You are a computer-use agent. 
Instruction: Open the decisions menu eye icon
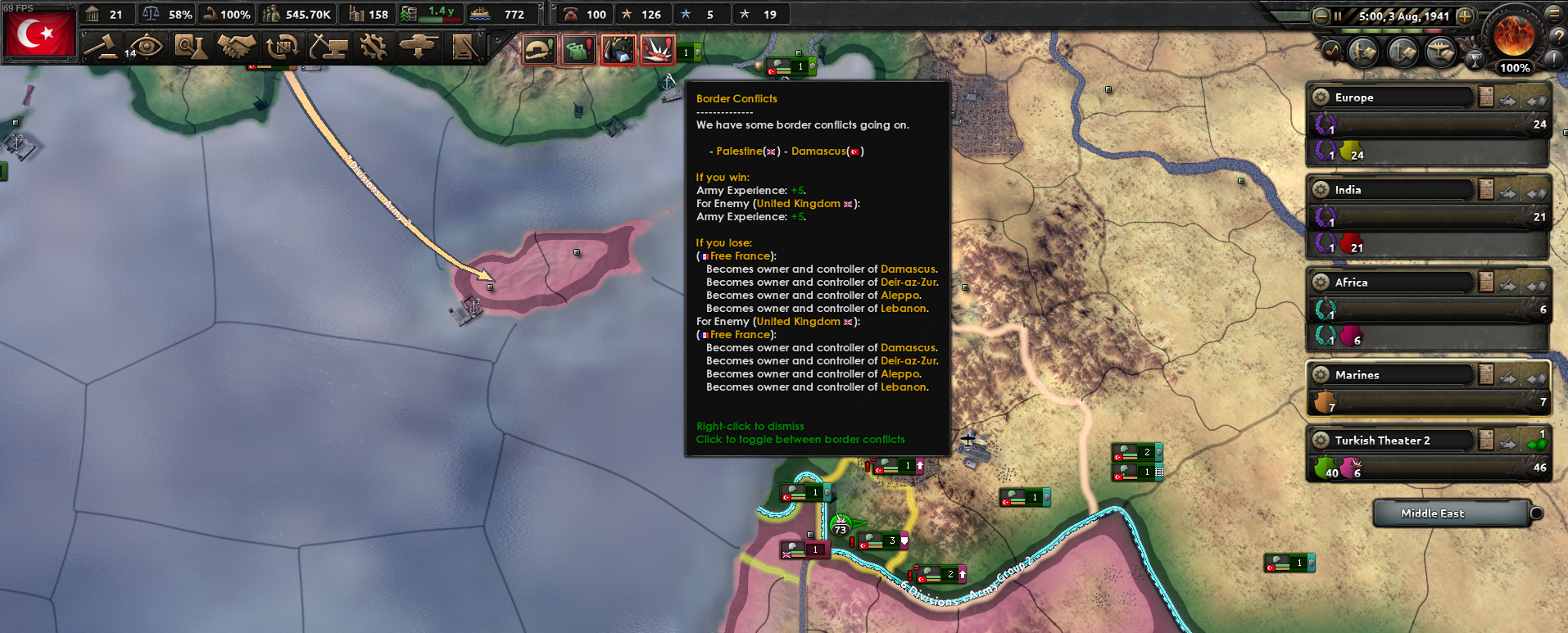[x=146, y=47]
